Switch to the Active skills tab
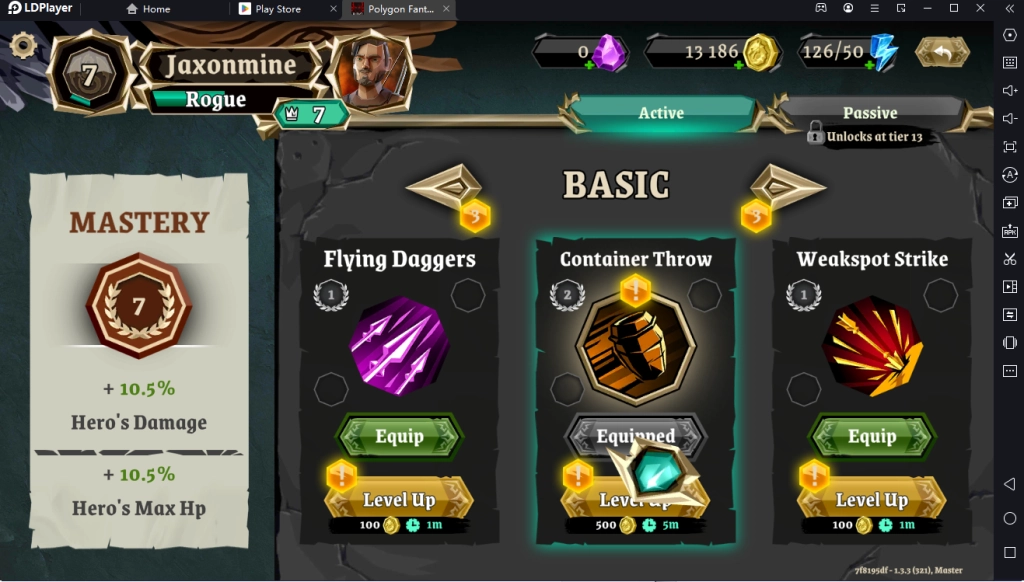Viewport: 1024px width, 582px height. click(661, 113)
